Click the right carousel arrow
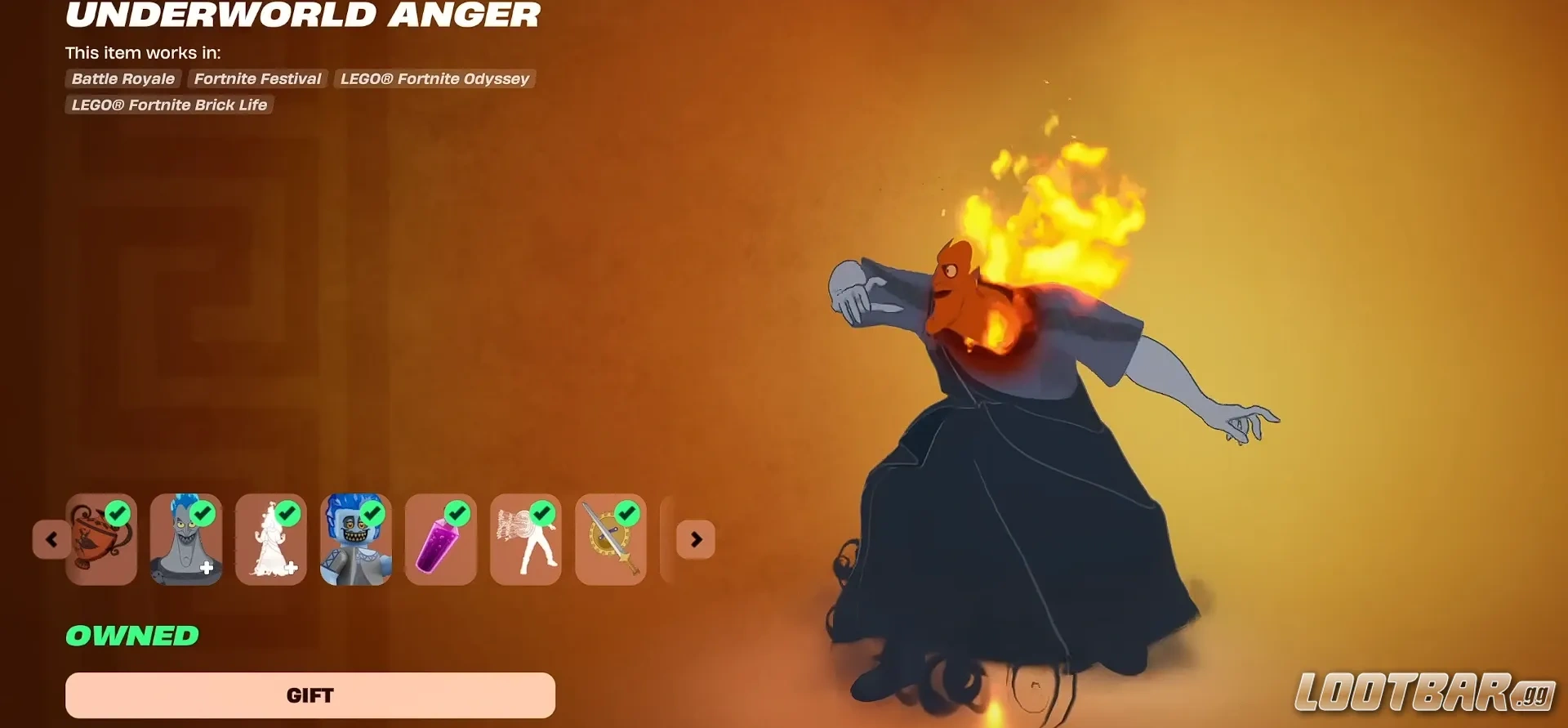 696,539
